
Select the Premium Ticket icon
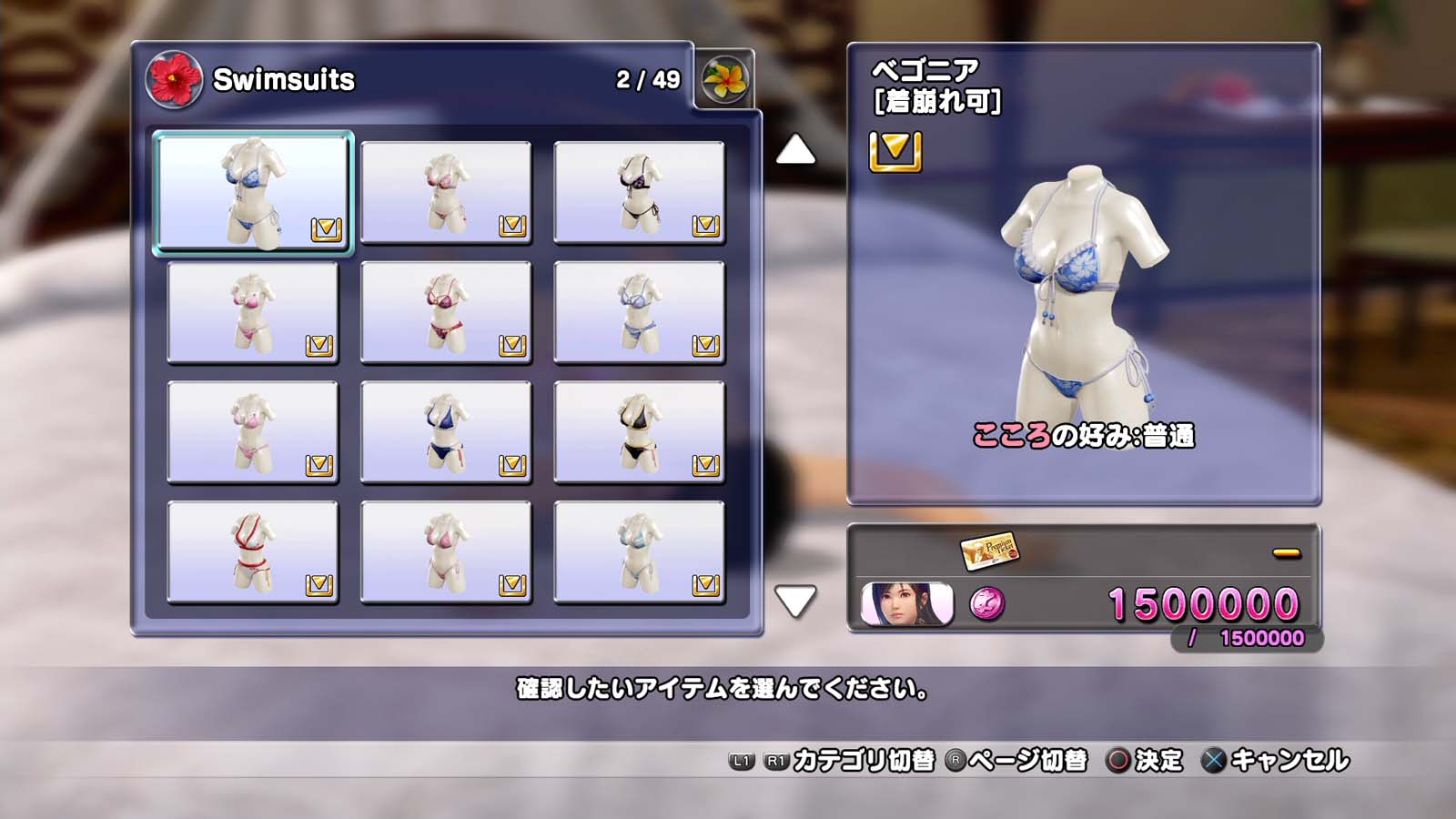(989, 550)
